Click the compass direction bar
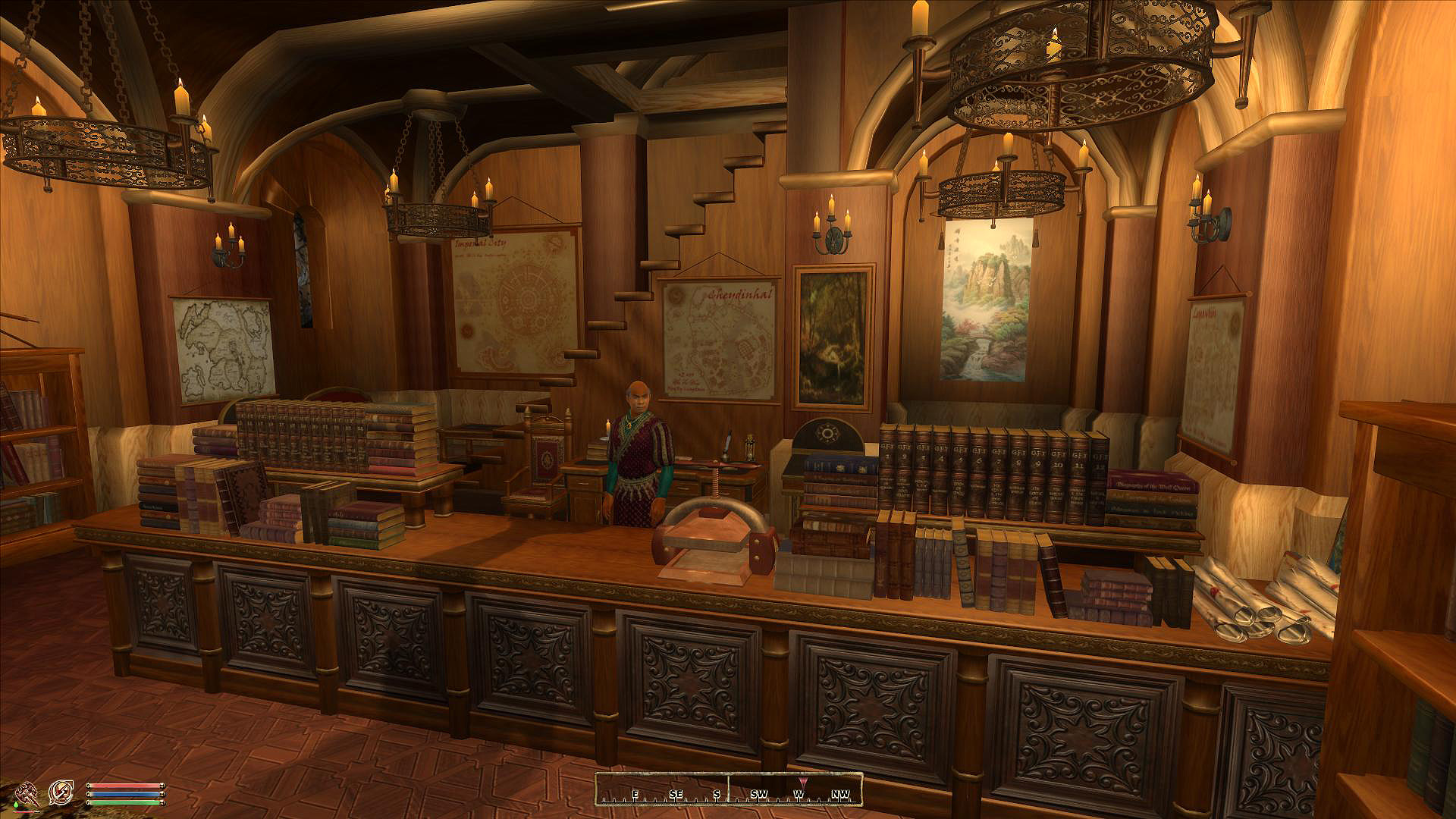Image resolution: width=1456 pixels, height=819 pixels. point(728,789)
